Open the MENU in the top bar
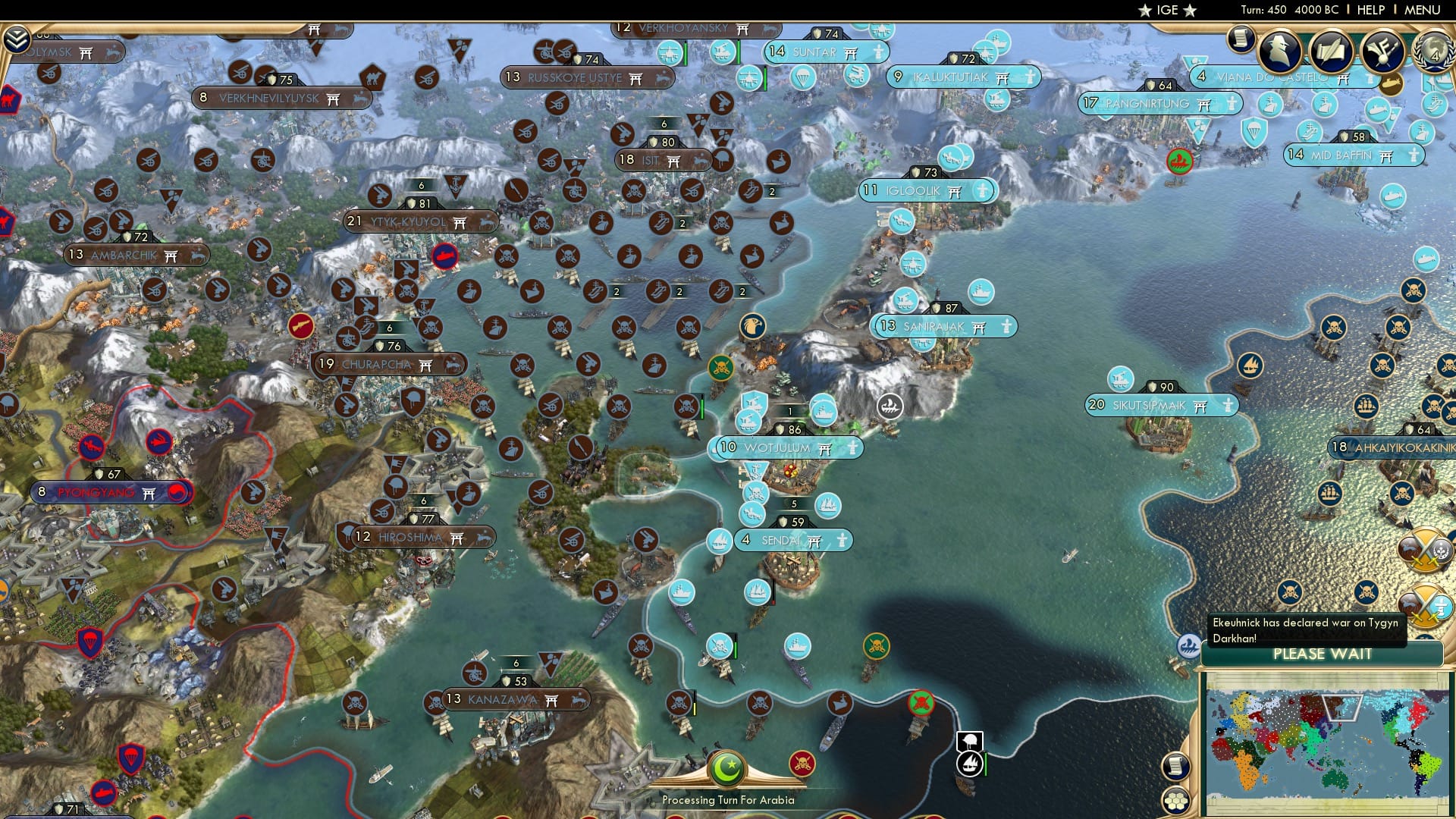1456x819 pixels. pos(1422,10)
